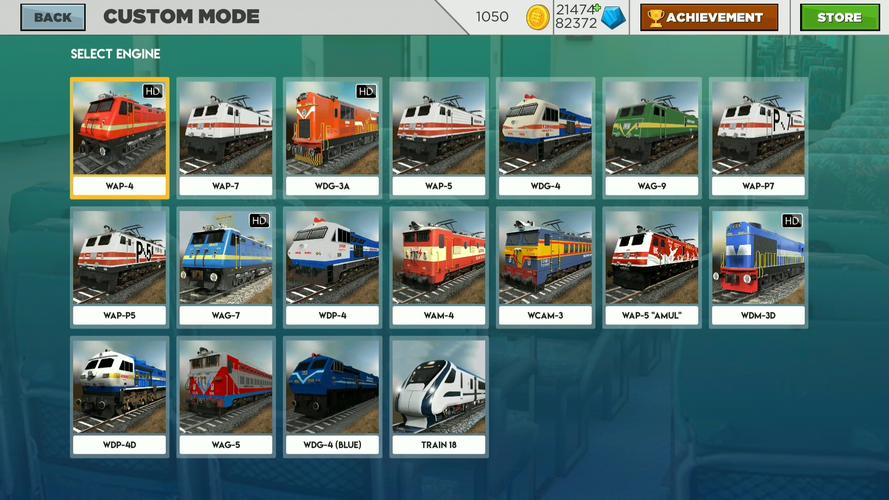Image resolution: width=889 pixels, height=500 pixels.
Task: Select the WAP-4 engine
Action: point(120,138)
